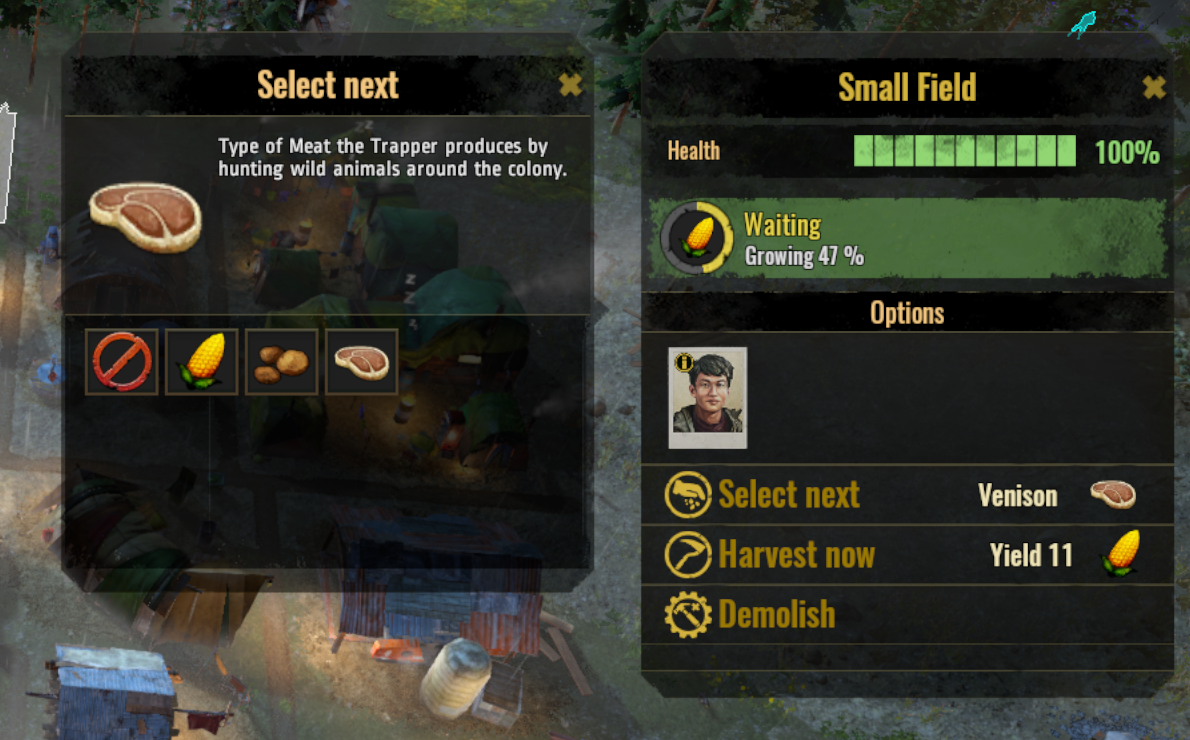This screenshot has width=1190, height=740.
Task: Click Harvest now for the field
Action: click(796, 555)
